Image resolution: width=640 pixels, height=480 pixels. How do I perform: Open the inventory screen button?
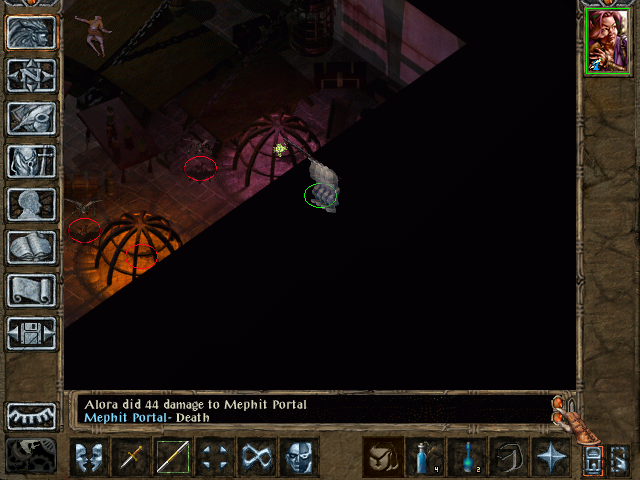tap(31, 161)
